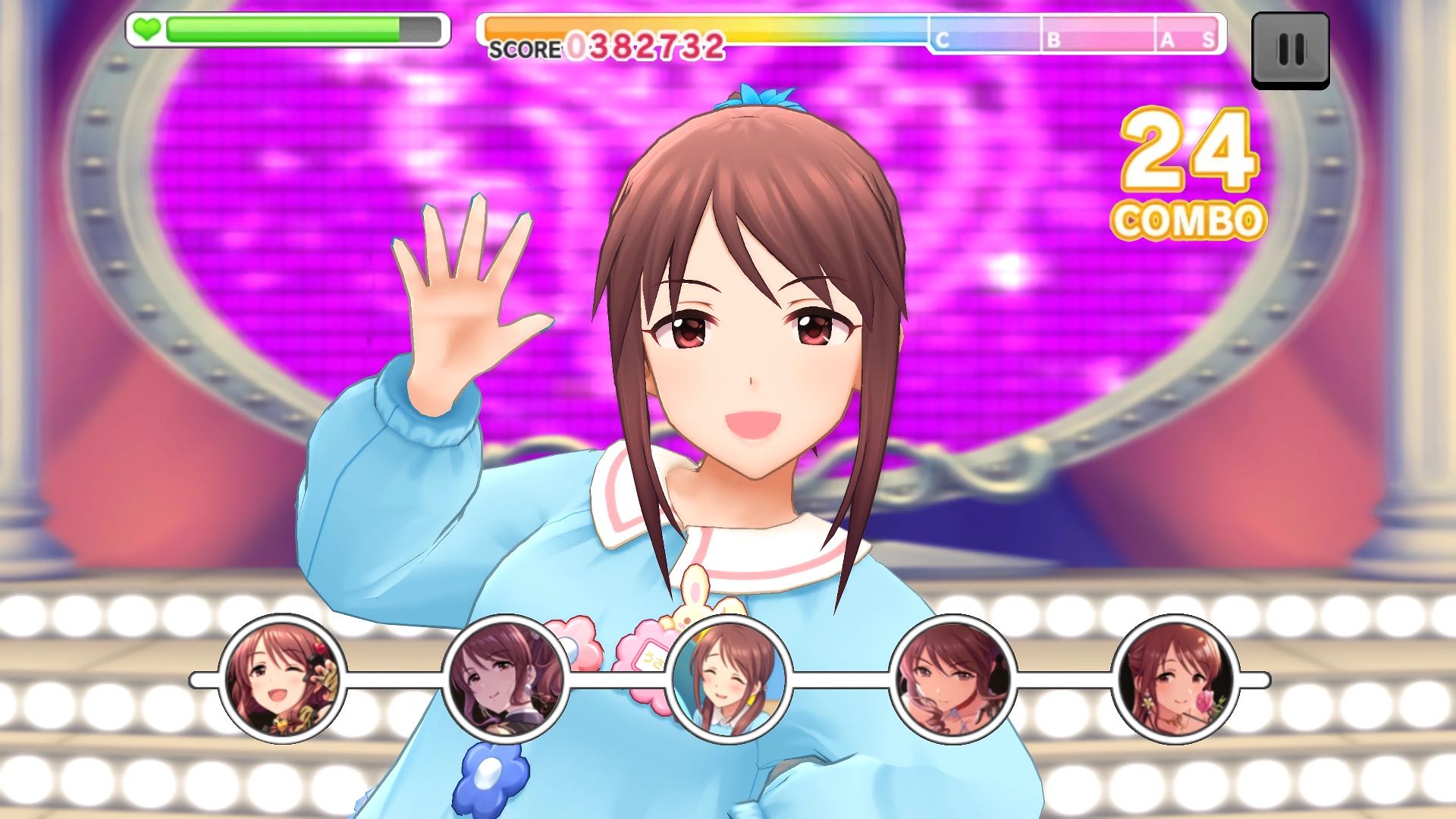Tap the winking idol note target
The height and width of the screenshot is (819, 1456).
click(x=282, y=679)
